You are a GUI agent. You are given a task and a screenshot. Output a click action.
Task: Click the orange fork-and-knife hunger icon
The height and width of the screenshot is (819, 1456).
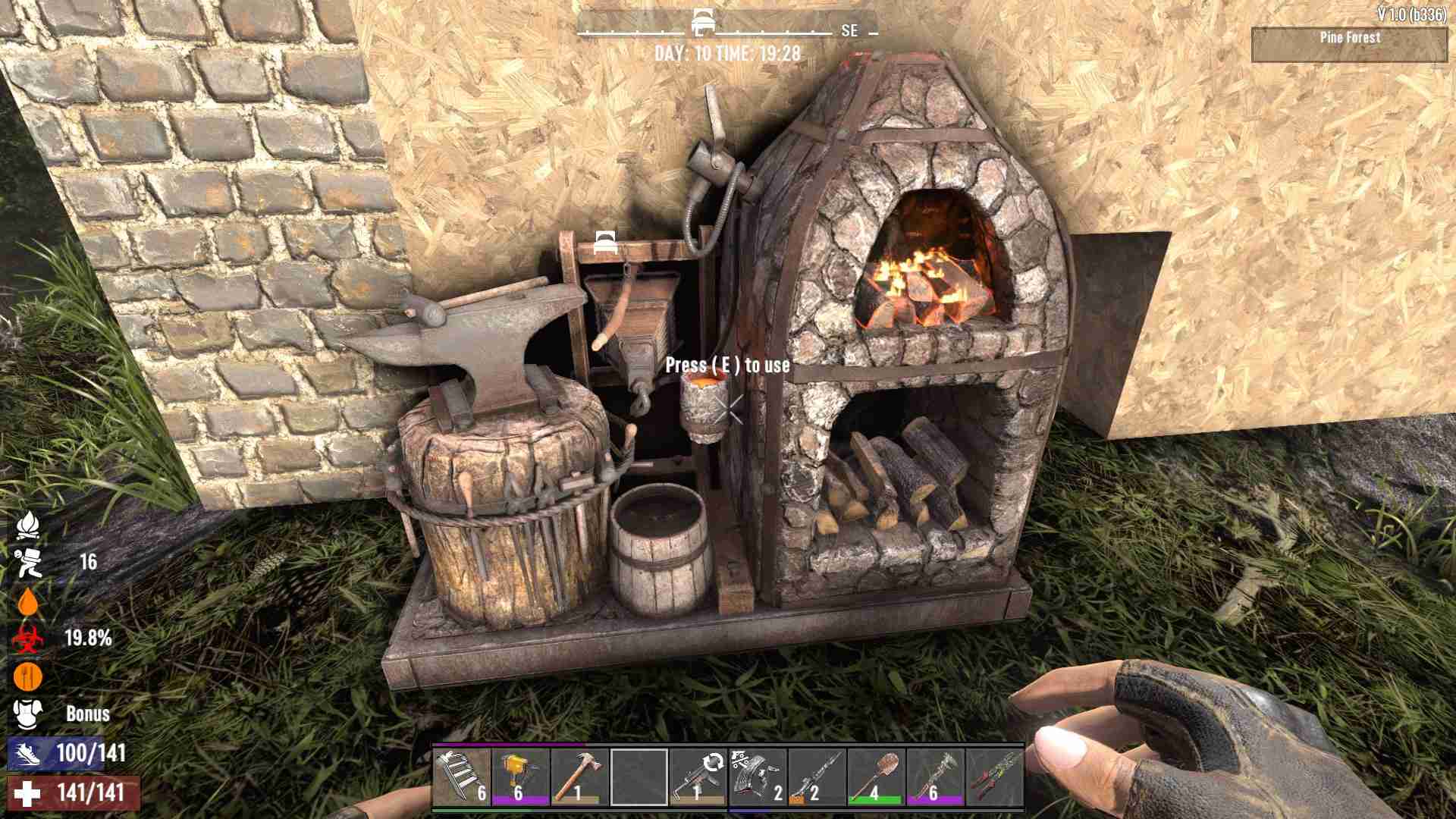point(28,676)
